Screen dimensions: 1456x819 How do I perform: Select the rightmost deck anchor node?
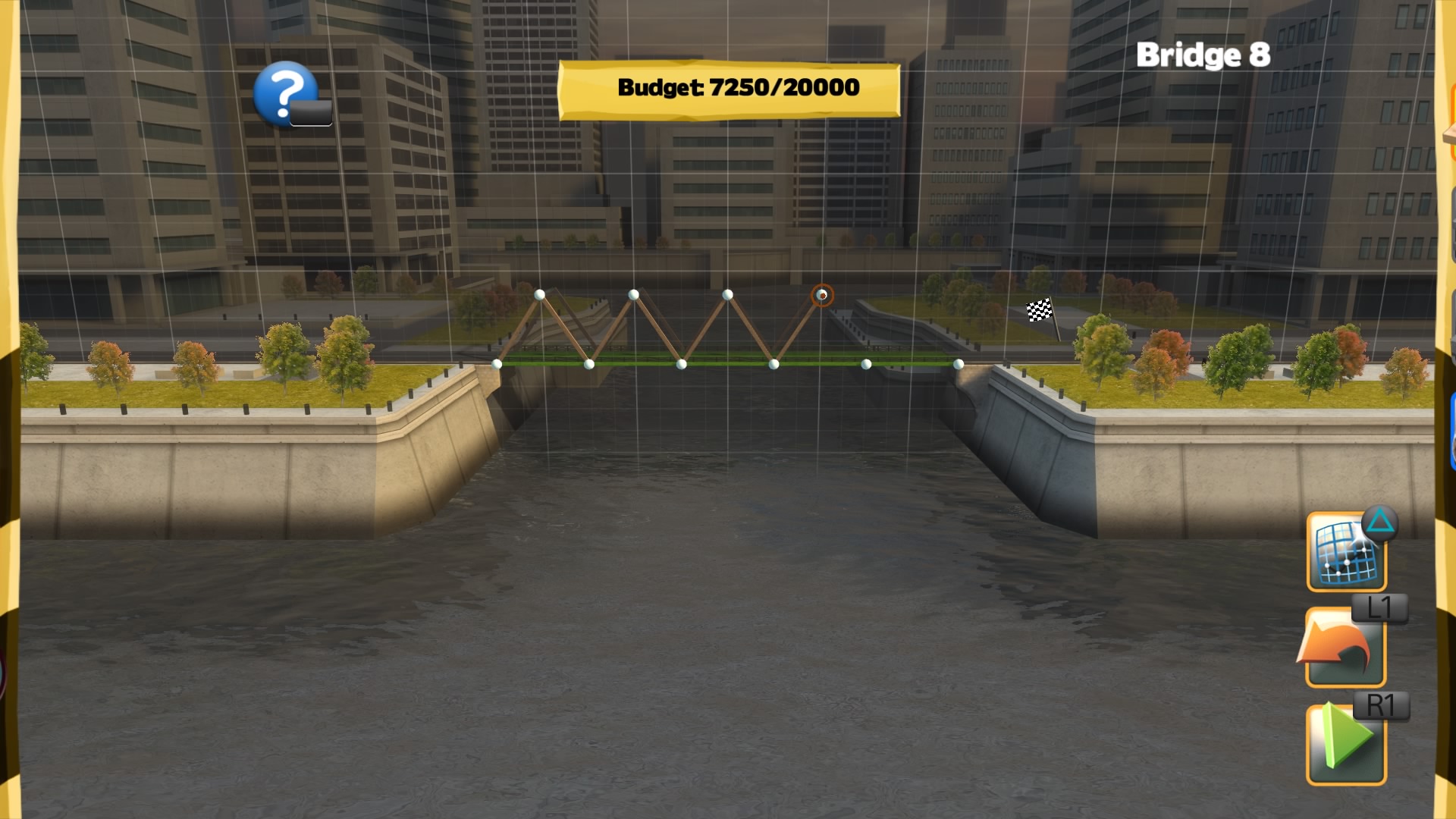point(957,366)
